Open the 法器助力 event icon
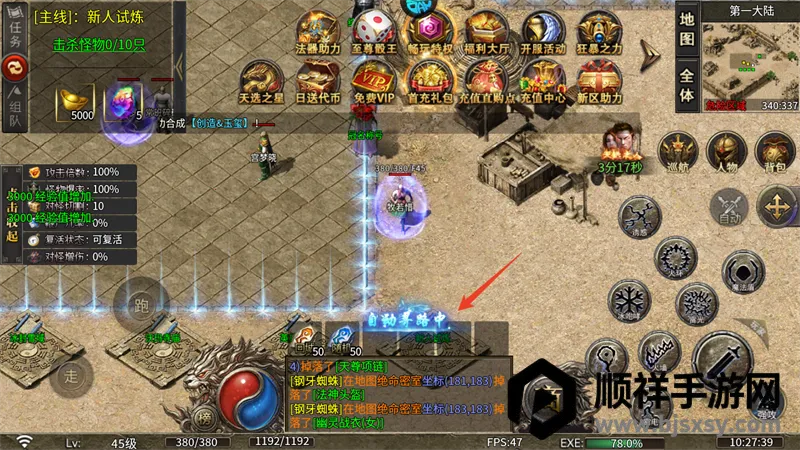The width and height of the screenshot is (800, 450). coord(315,30)
